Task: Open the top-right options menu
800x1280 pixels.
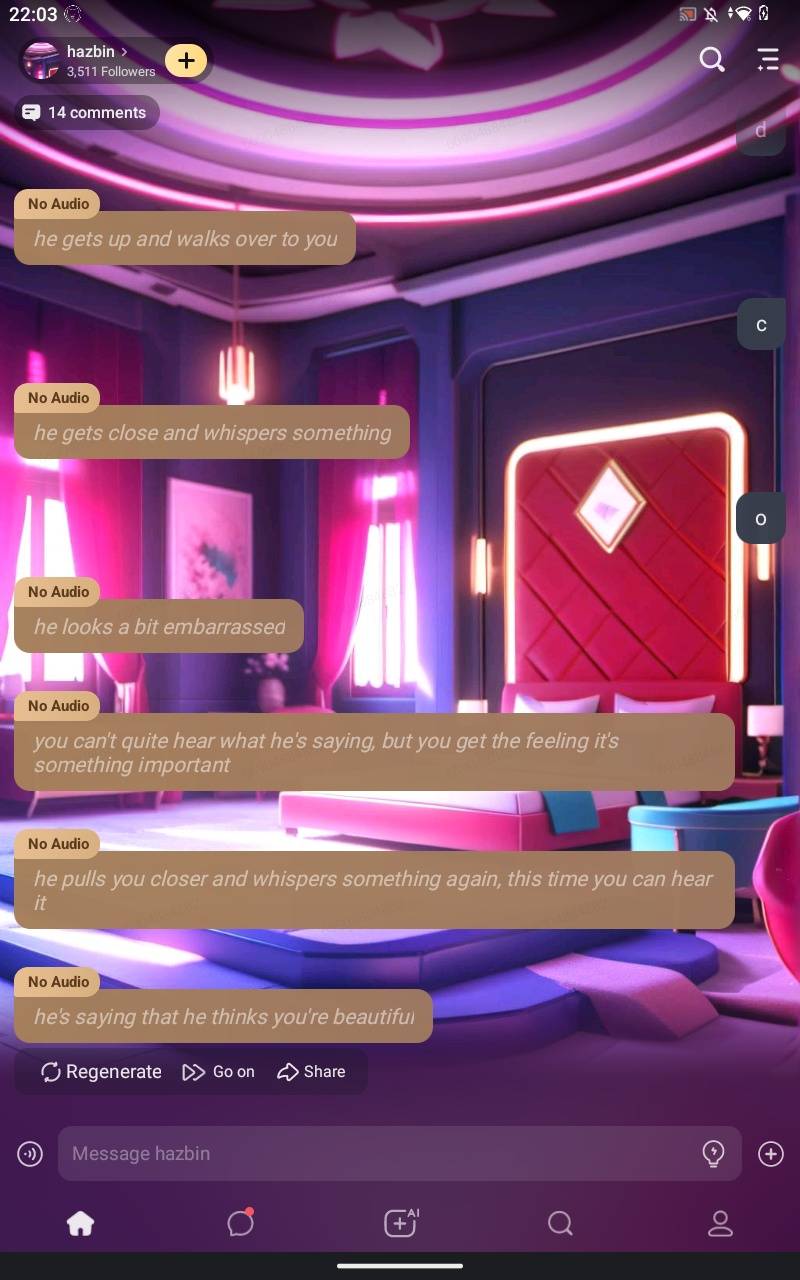Action: tap(767, 60)
